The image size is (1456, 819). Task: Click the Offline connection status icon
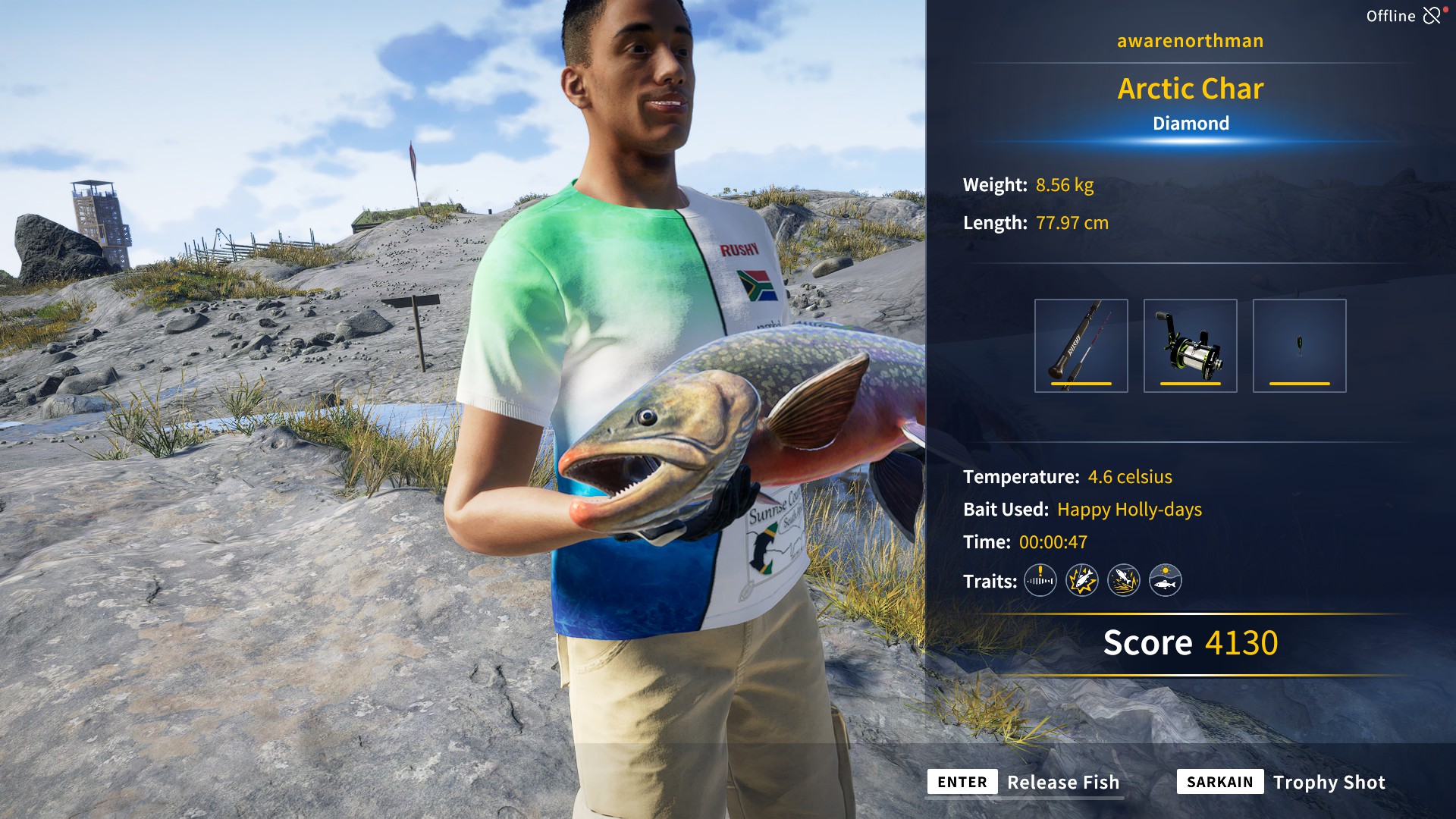pyautogui.click(x=1432, y=15)
